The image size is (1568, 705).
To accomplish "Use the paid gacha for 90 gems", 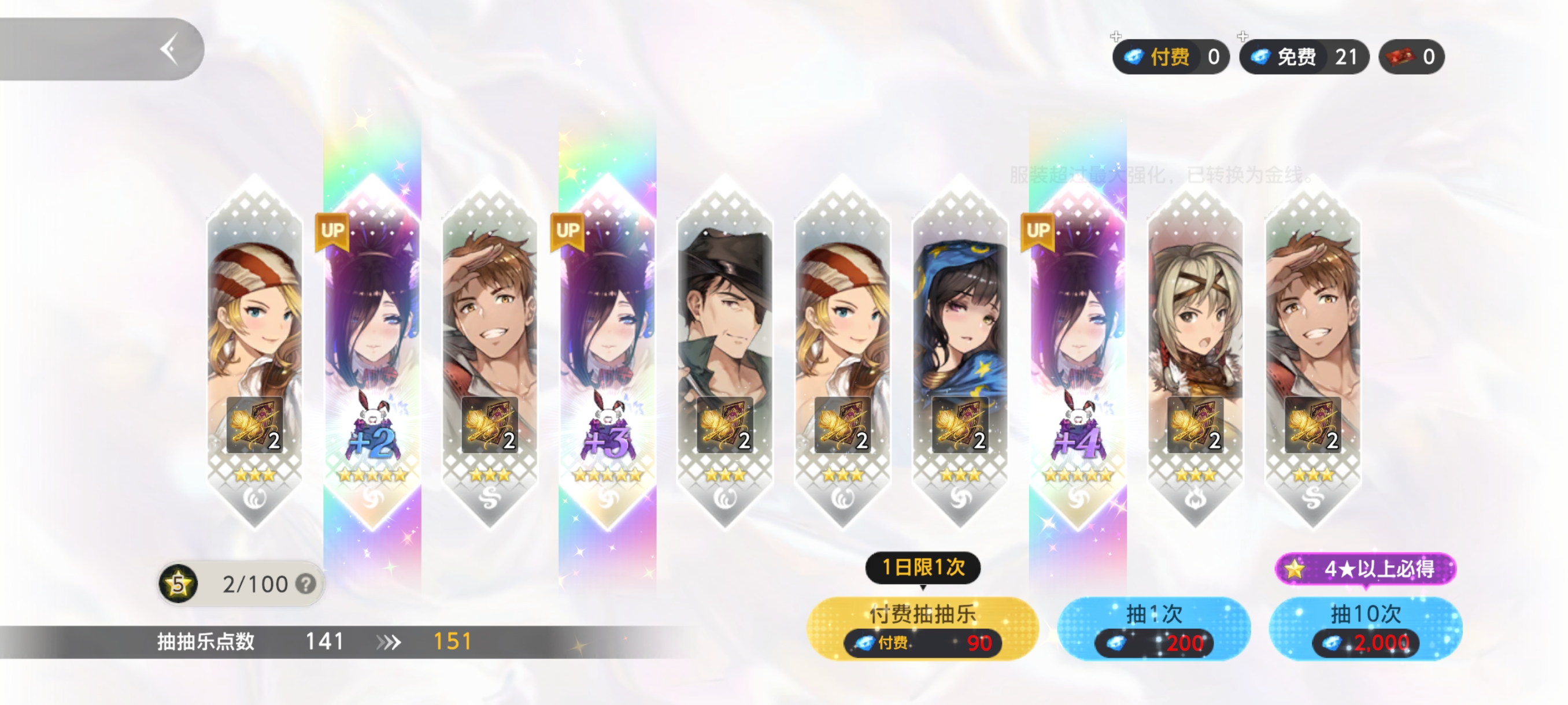I will (x=922, y=628).
